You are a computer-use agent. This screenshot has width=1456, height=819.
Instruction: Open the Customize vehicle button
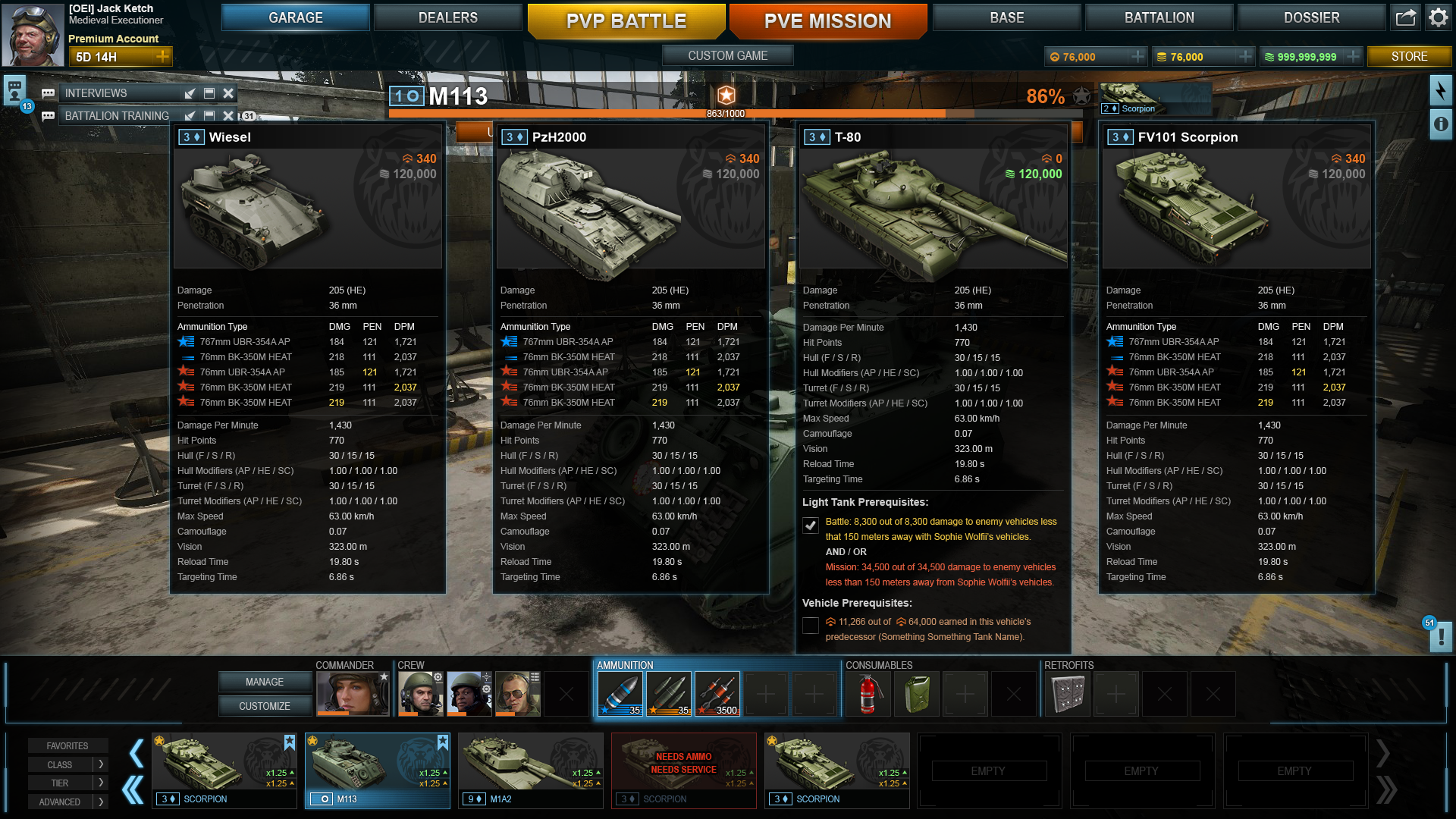coord(265,706)
